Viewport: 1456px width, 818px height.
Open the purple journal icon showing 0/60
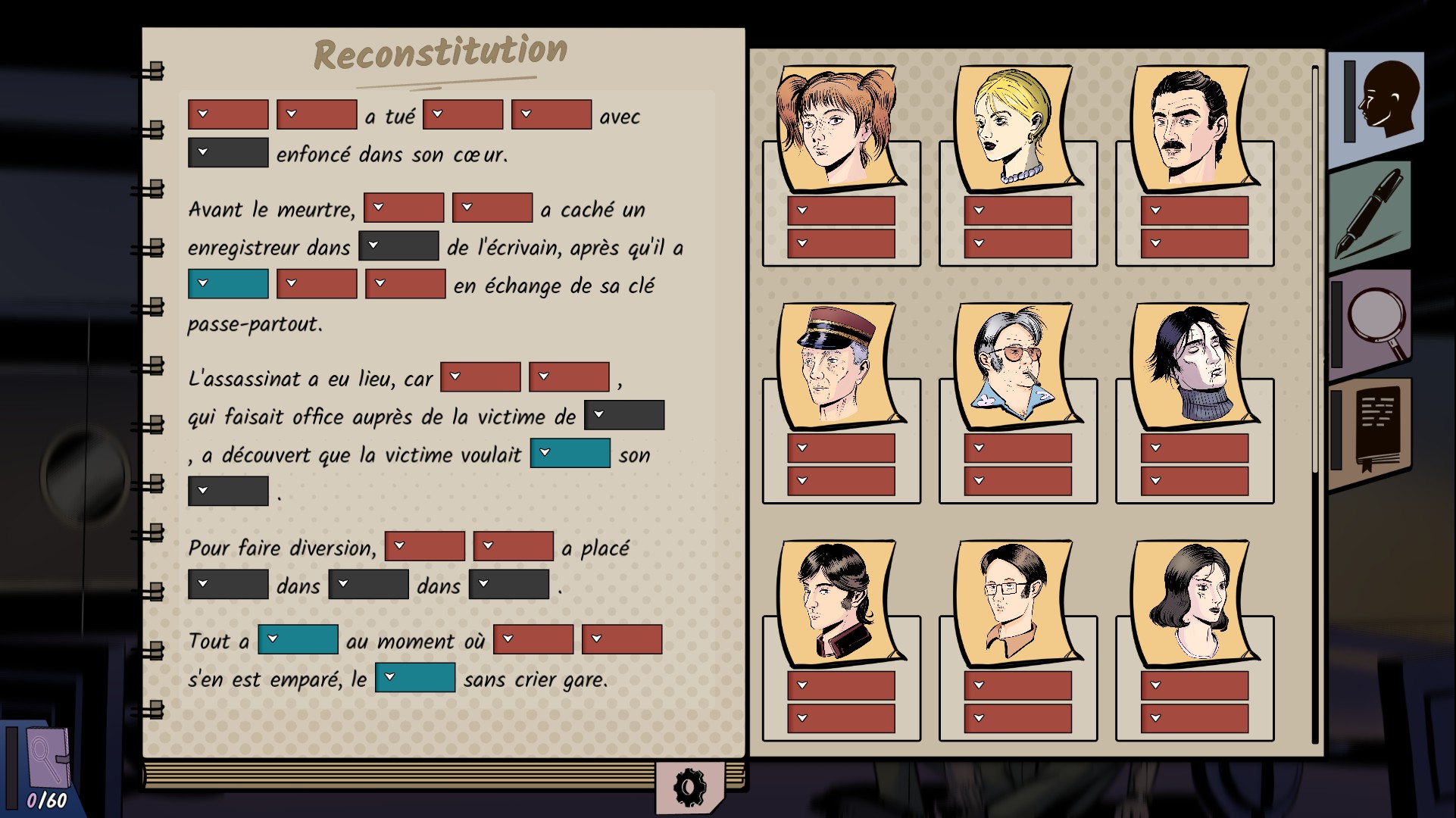tap(47, 765)
